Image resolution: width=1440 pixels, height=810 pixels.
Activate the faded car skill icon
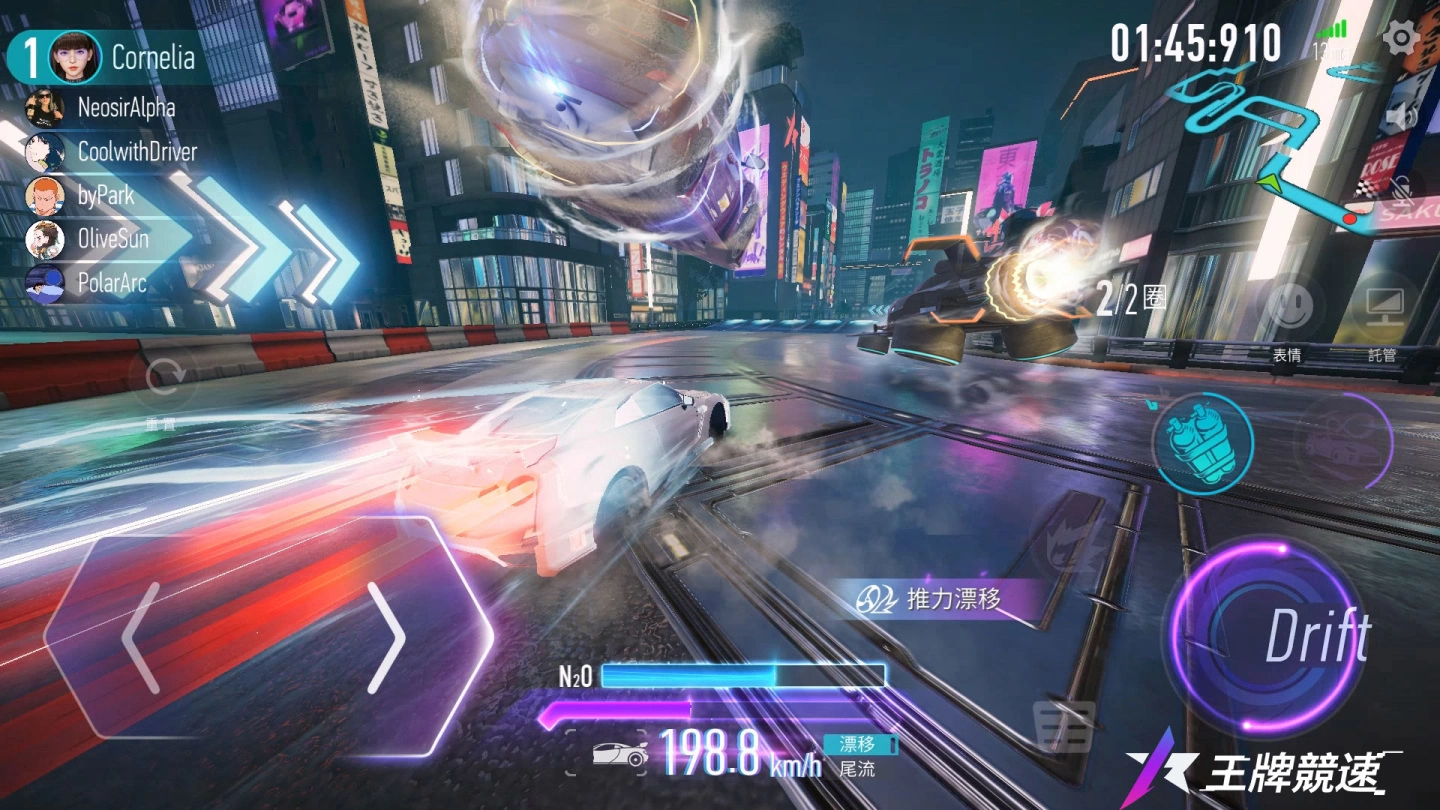click(1343, 441)
